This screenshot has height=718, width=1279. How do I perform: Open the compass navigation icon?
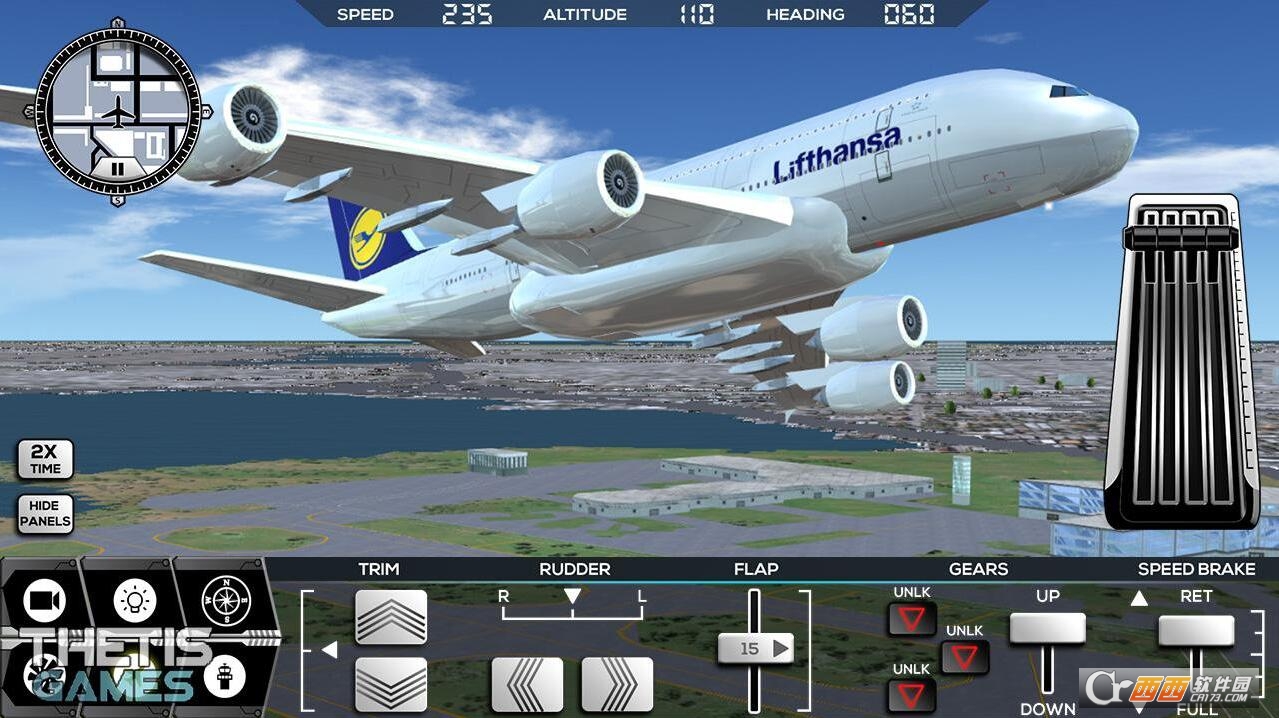[x=225, y=600]
